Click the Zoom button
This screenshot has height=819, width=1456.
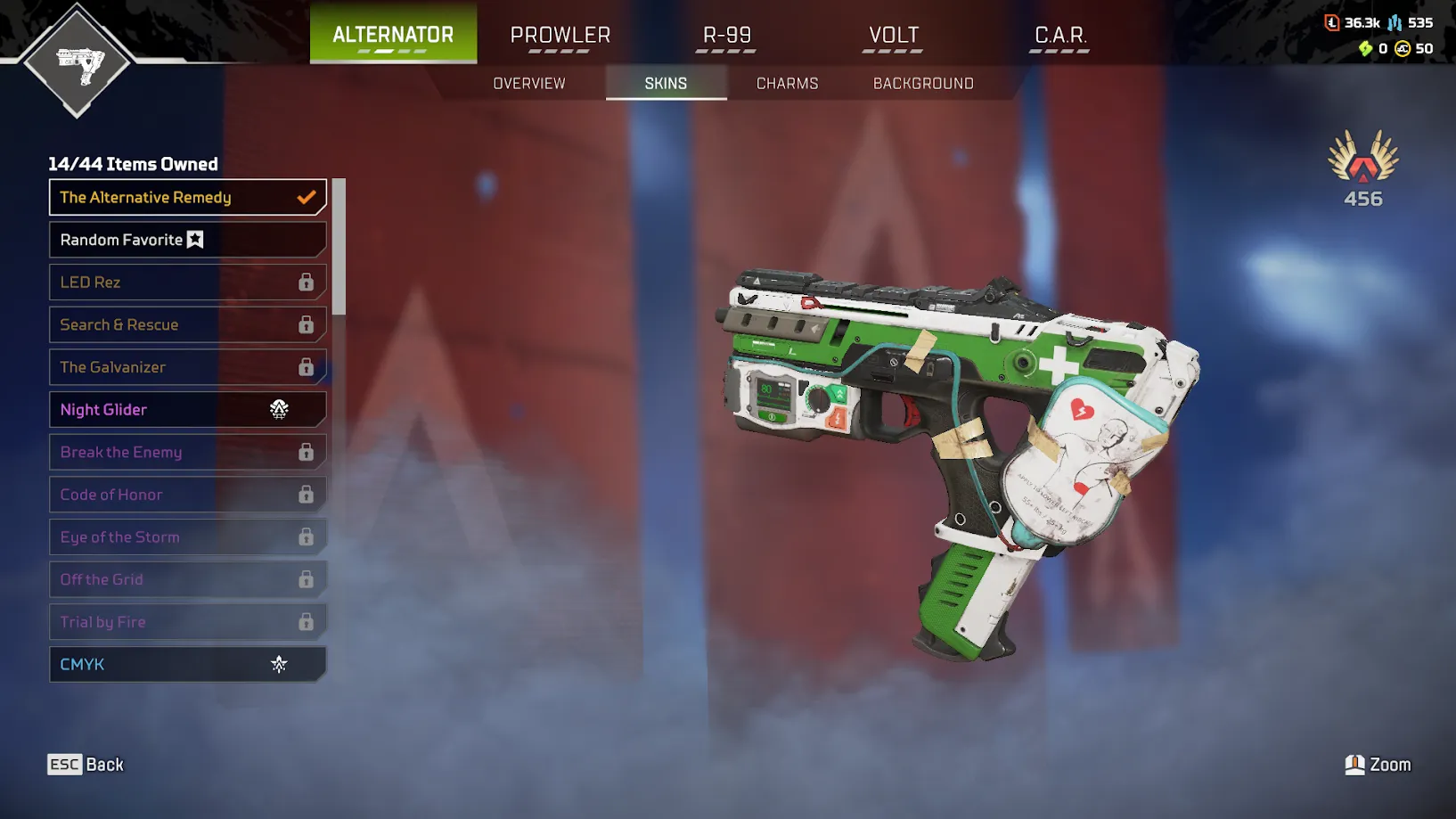1378,764
